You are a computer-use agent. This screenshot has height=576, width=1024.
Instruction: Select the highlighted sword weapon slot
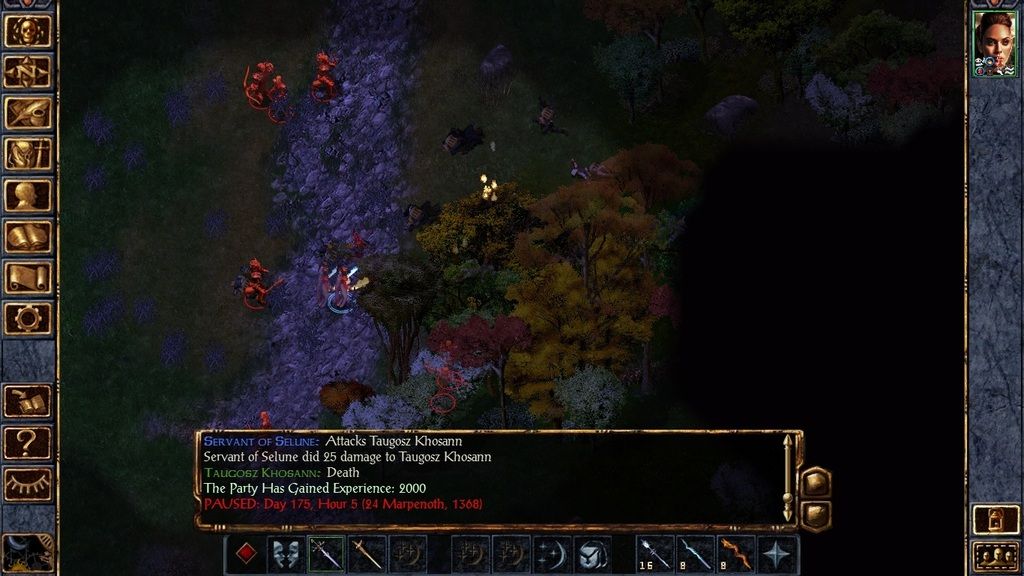(327, 554)
